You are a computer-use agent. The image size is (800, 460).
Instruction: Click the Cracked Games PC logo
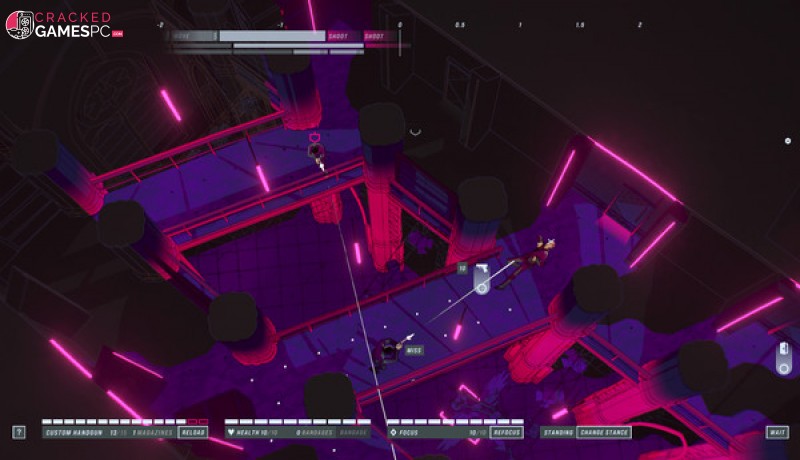tap(64, 25)
